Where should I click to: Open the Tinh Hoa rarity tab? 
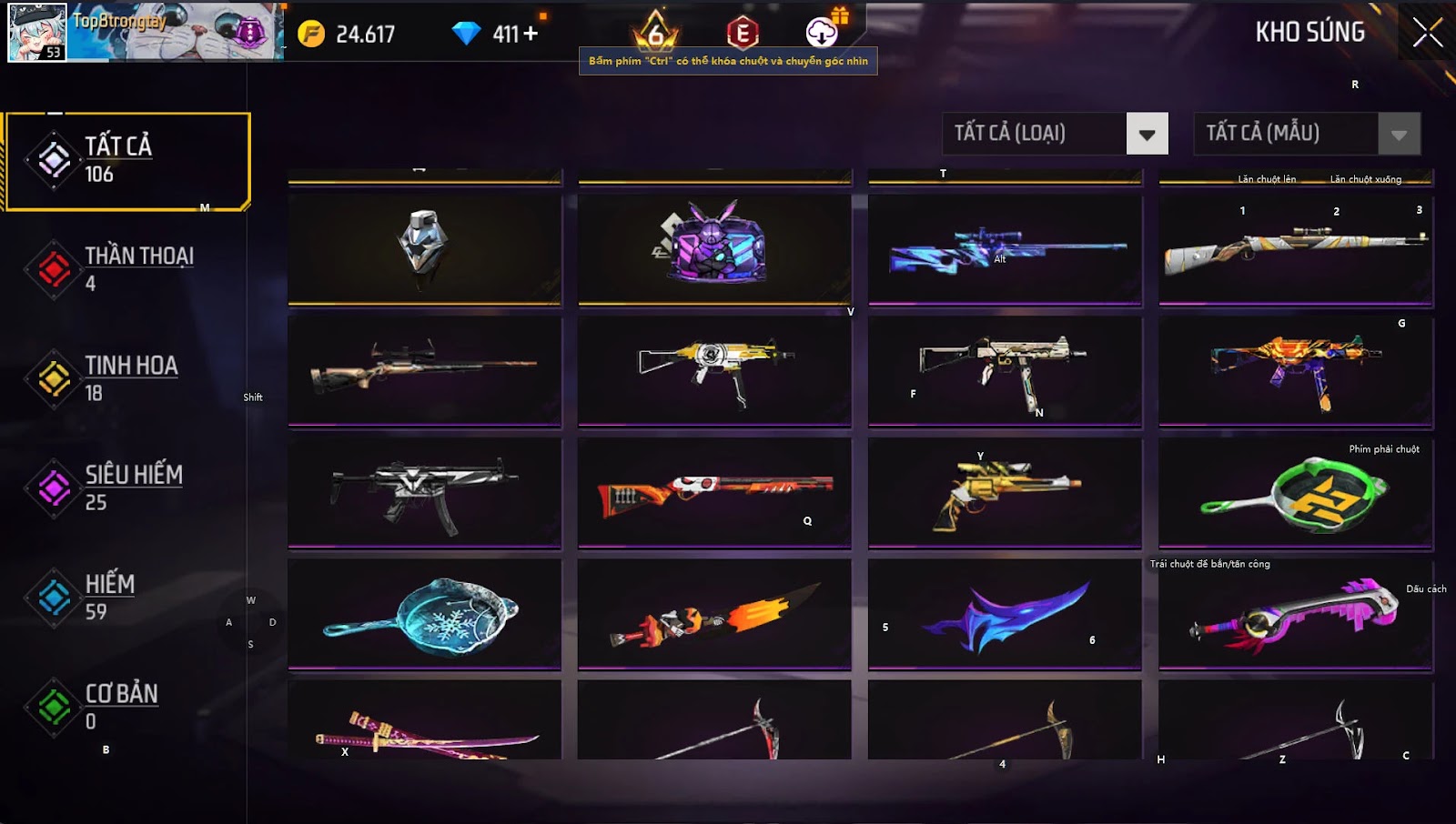[127, 378]
